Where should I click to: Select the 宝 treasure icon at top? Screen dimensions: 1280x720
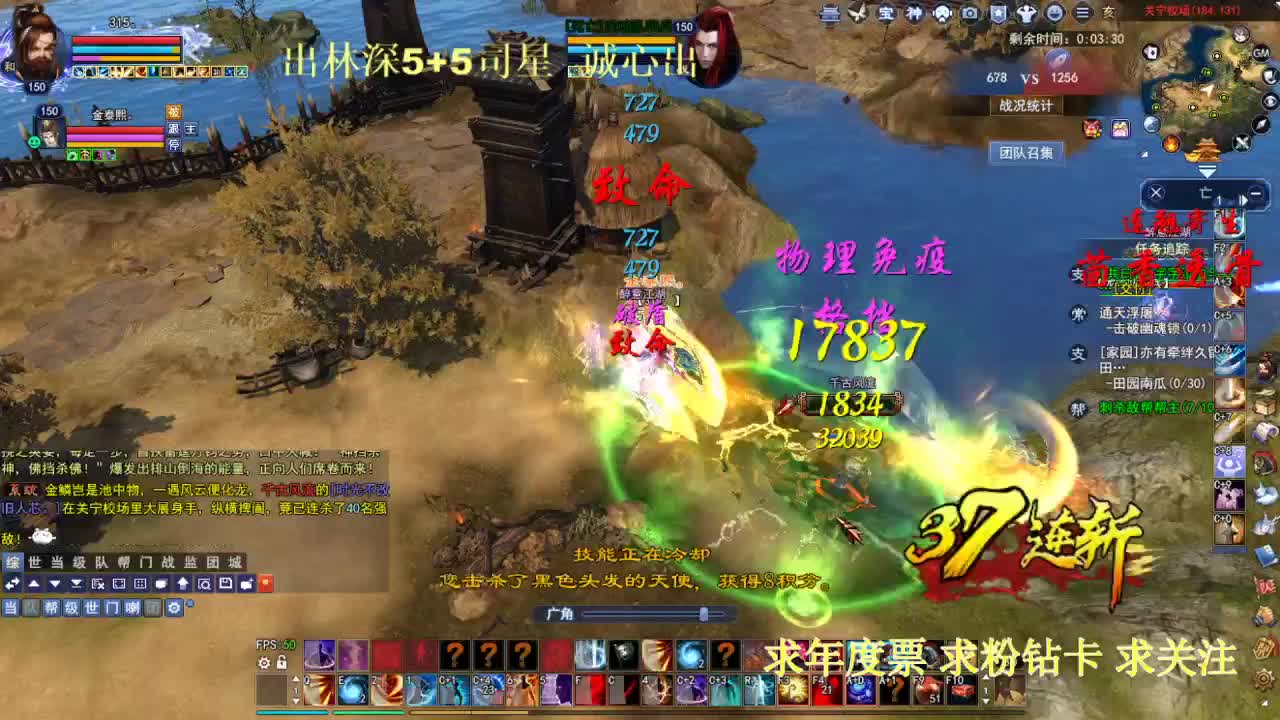click(x=887, y=13)
